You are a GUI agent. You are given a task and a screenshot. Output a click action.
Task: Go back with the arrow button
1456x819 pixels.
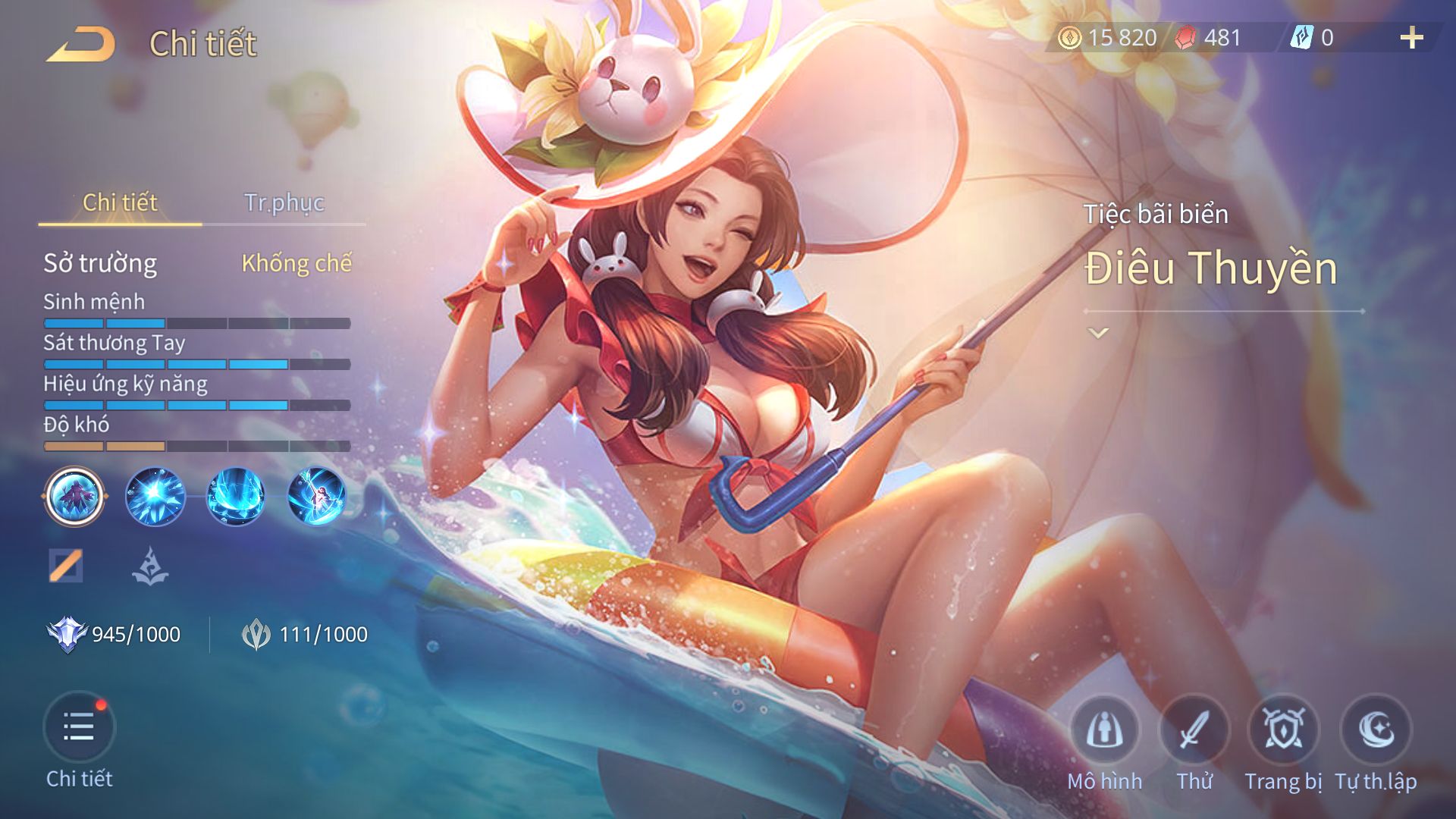pyautogui.click(x=80, y=44)
